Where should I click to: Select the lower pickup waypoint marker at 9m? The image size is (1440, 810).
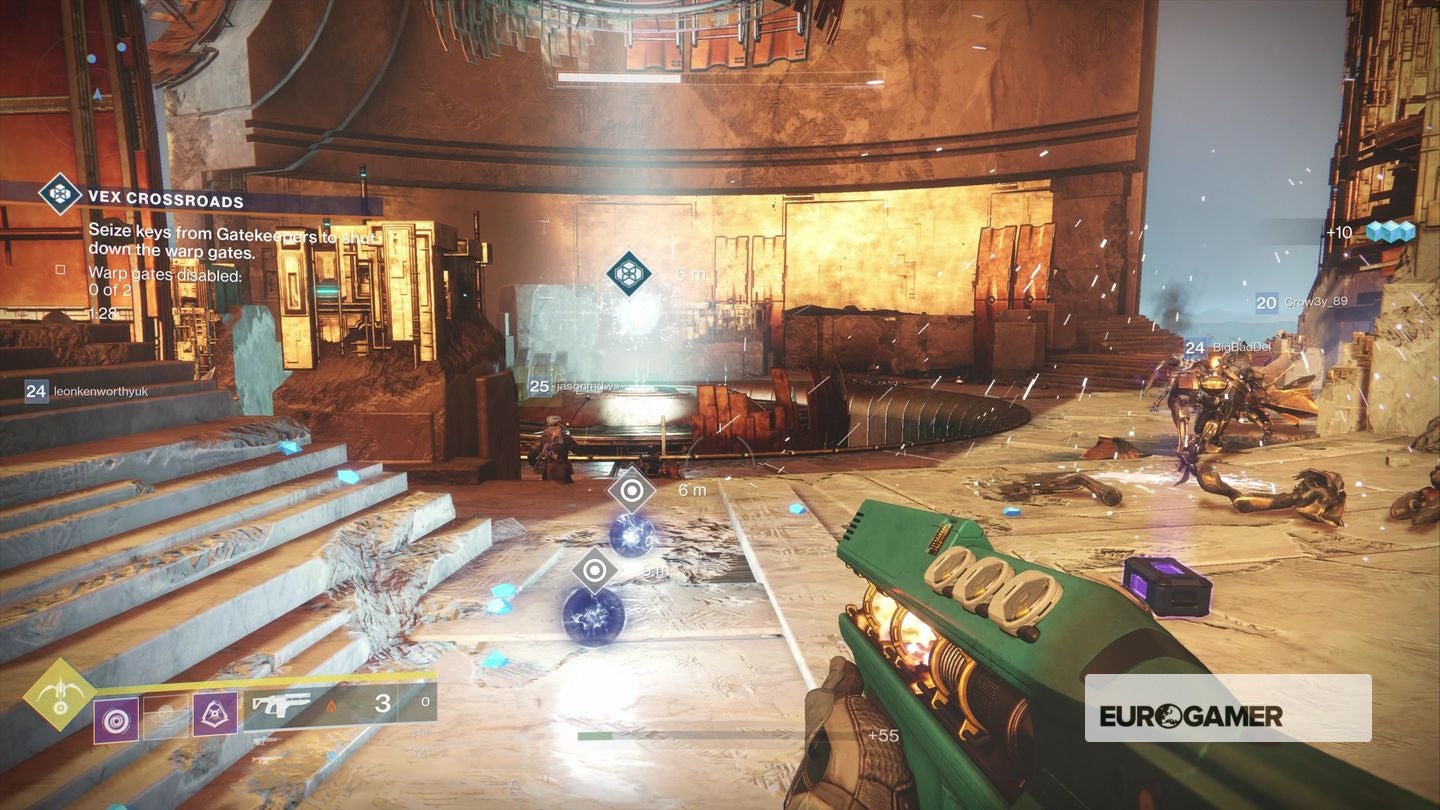coord(596,570)
